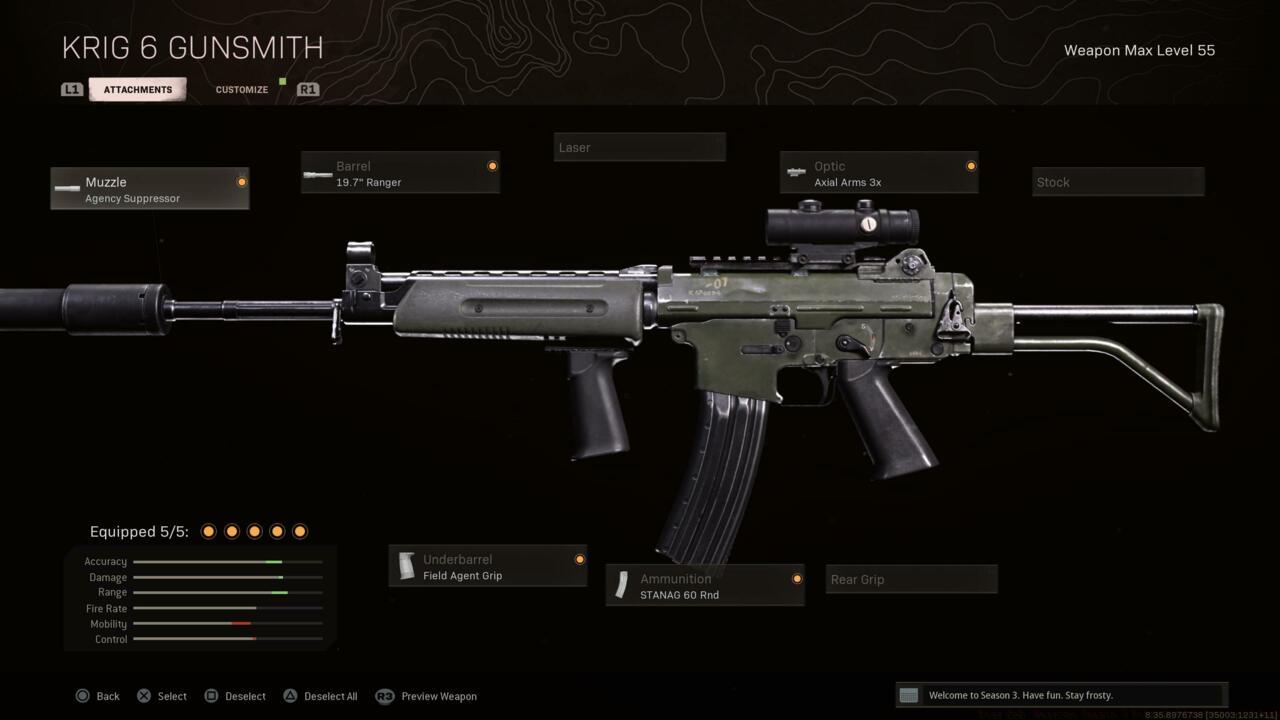Select the Optic Axial Arms 3x slot
This screenshot has width=1280, height=720.
879,174
